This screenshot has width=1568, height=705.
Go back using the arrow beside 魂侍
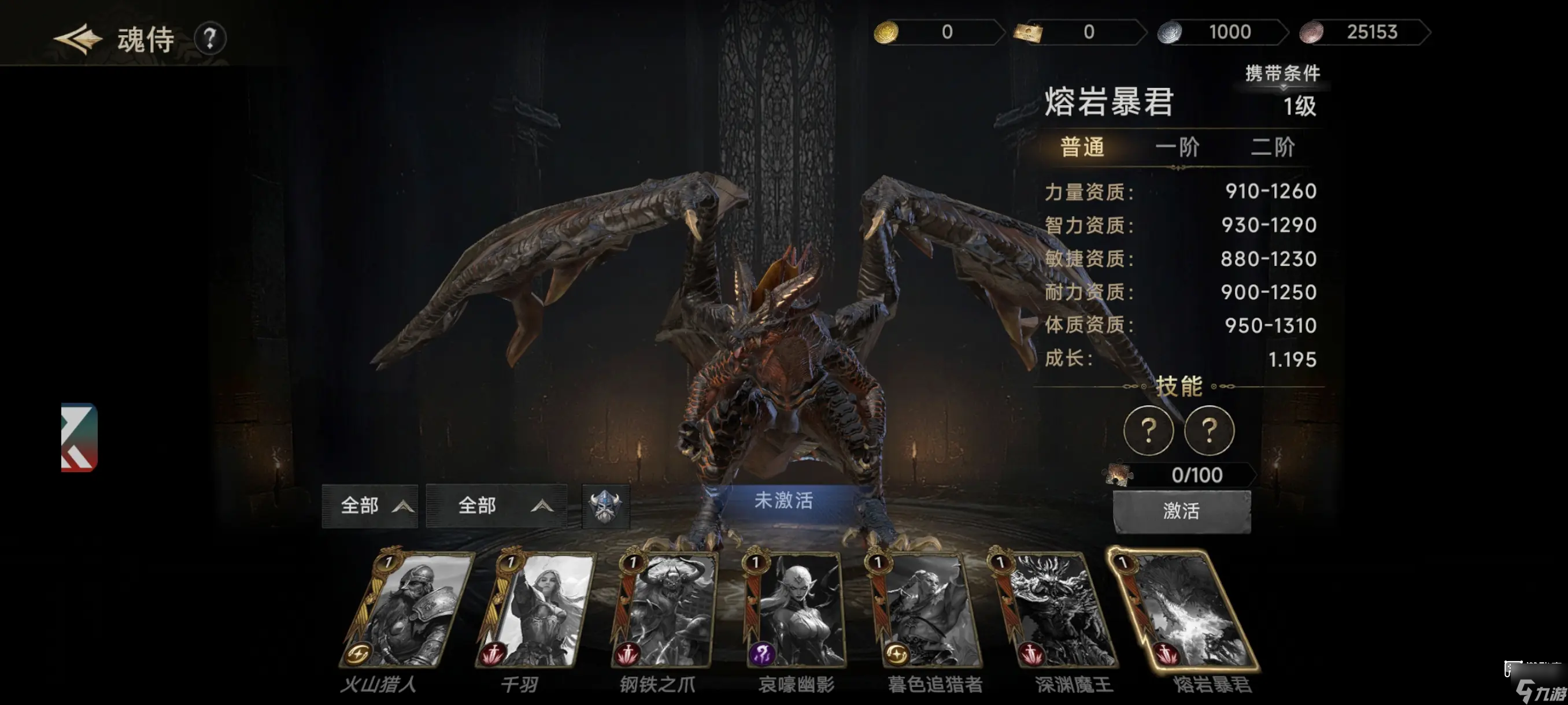click(x=79, y=39)
